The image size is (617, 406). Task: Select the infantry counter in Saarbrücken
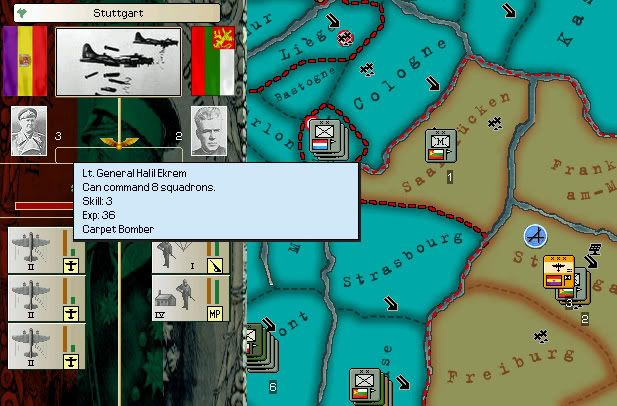coord(439,147)
